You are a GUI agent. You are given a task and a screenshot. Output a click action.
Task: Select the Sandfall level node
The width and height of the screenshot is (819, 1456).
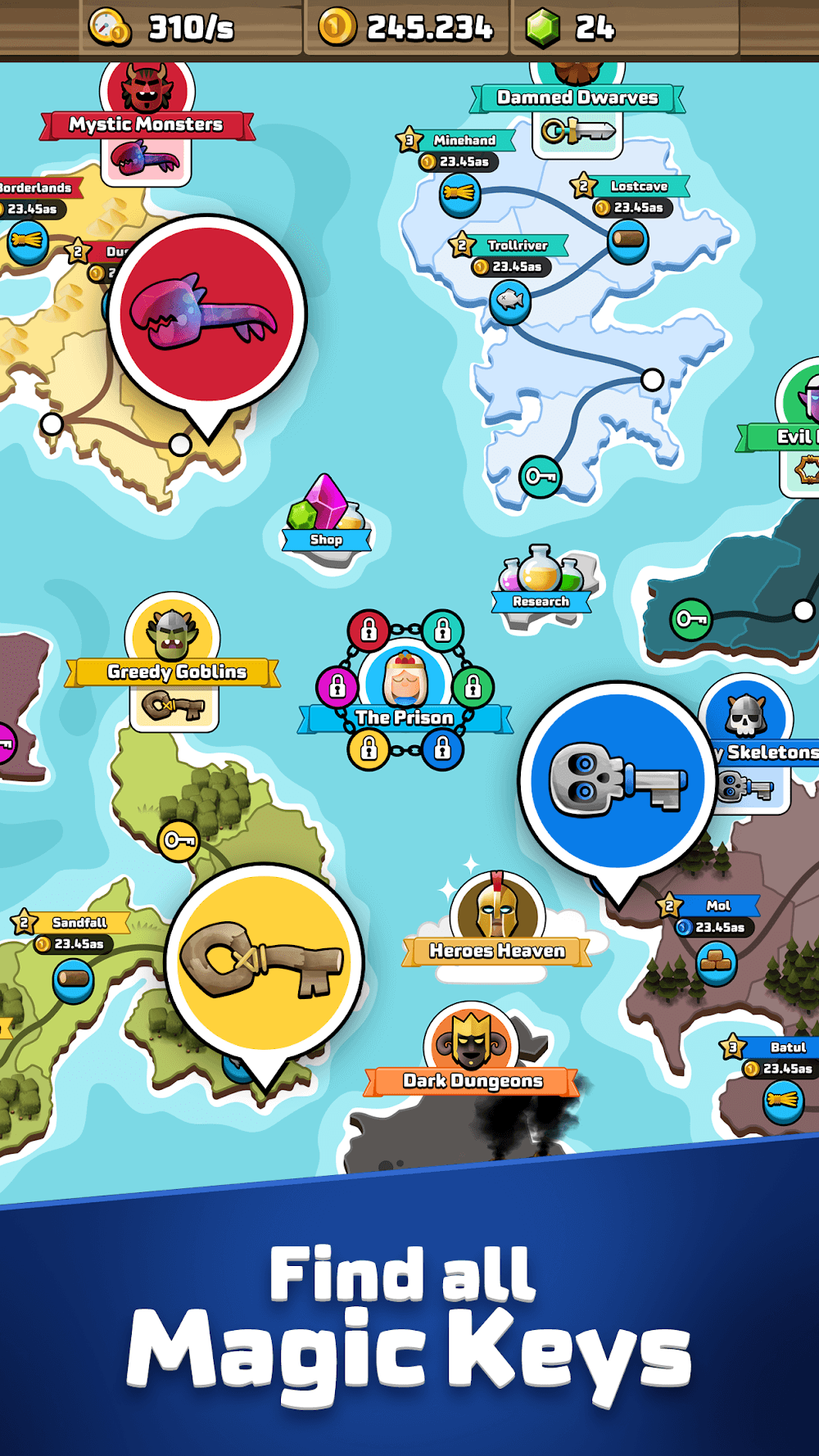point(73,979)
